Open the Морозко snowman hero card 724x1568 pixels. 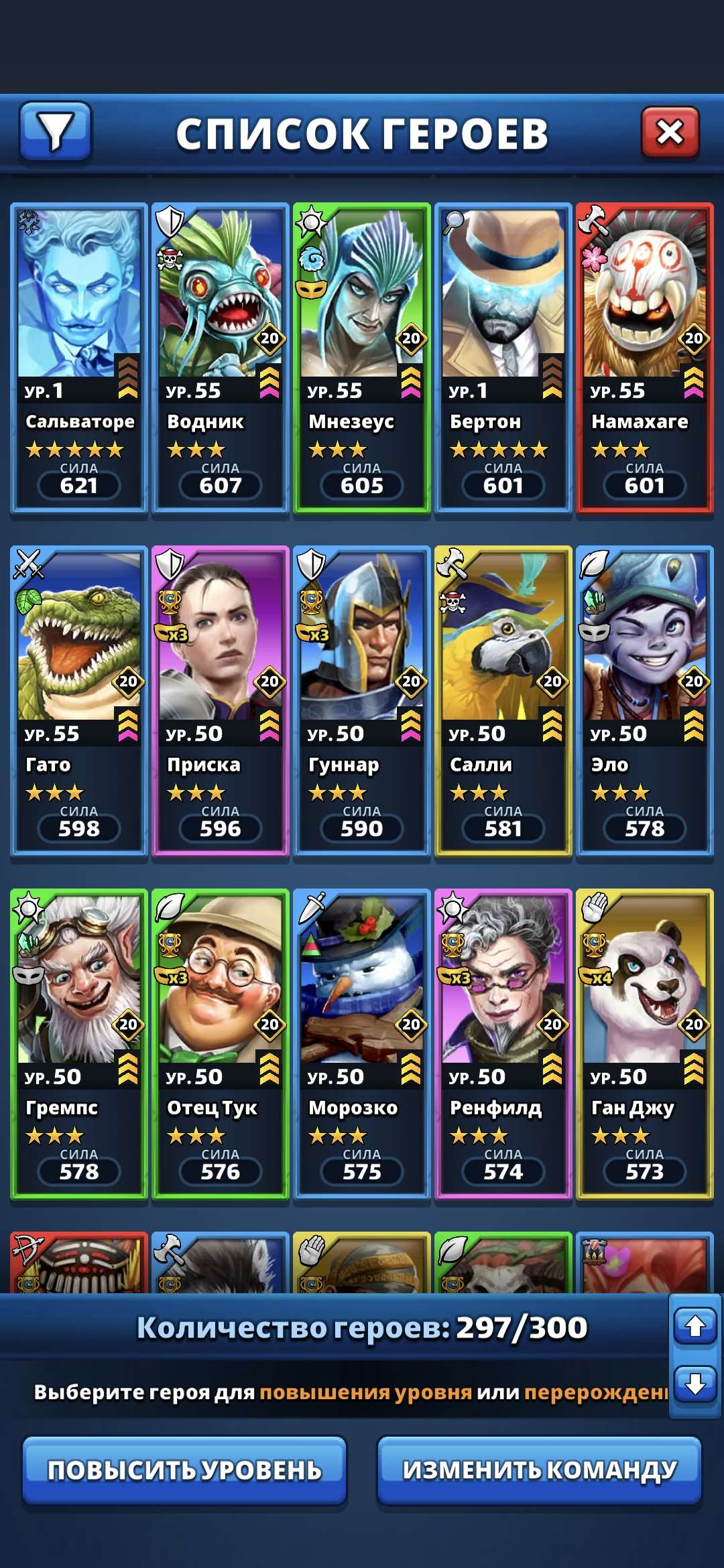pos(362,1044)
